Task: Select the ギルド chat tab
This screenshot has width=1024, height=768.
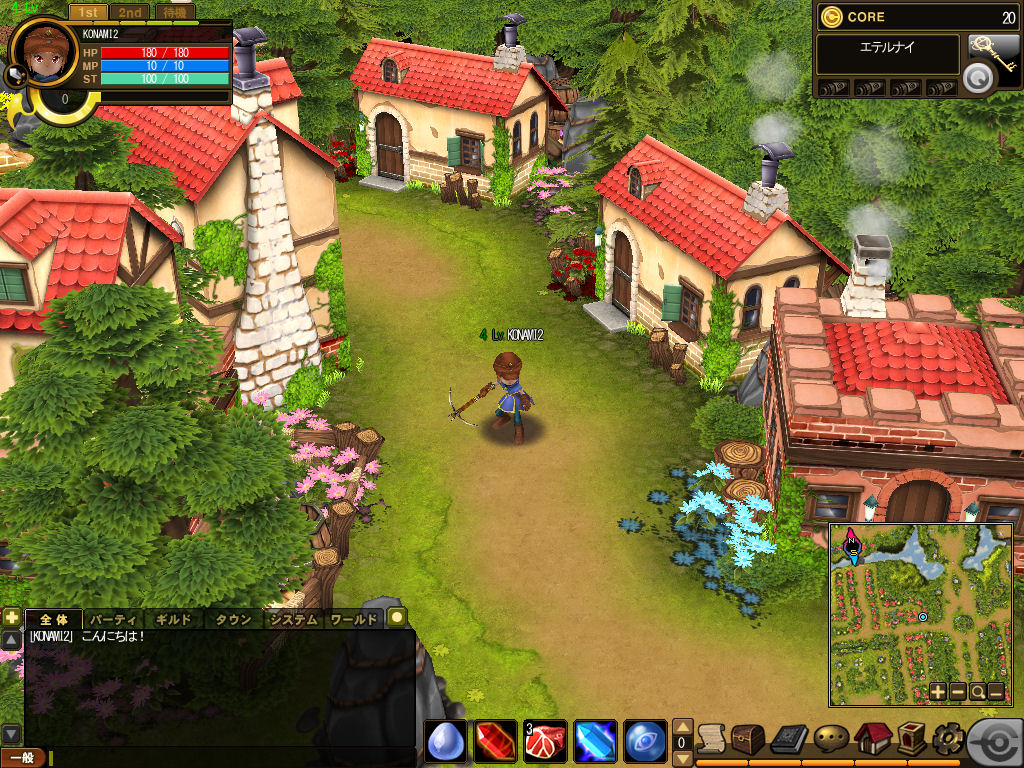Action: (174, 619)
